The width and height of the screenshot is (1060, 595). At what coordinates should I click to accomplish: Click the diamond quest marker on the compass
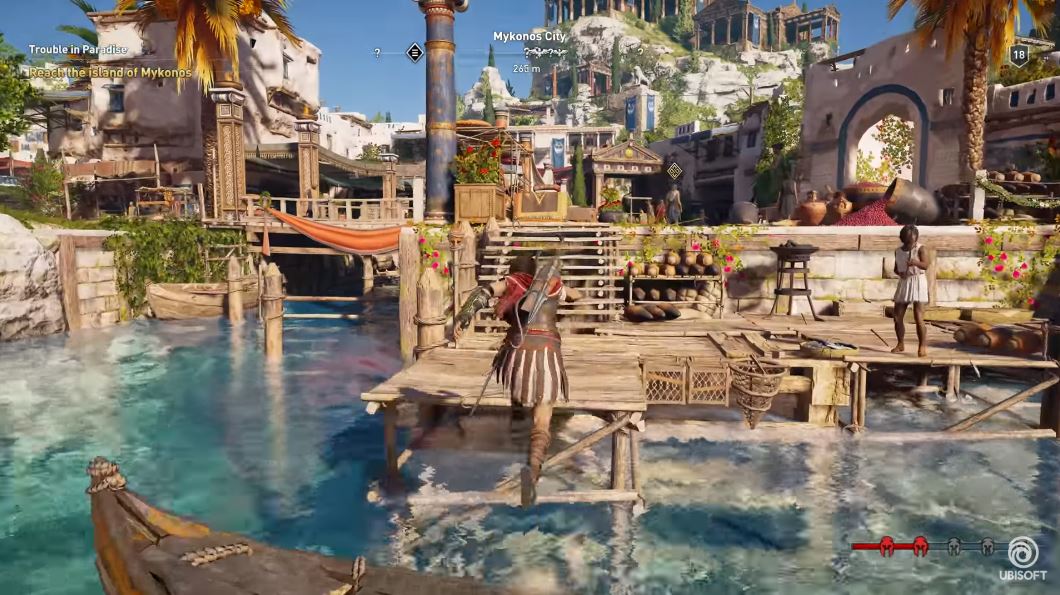point(415,52)
